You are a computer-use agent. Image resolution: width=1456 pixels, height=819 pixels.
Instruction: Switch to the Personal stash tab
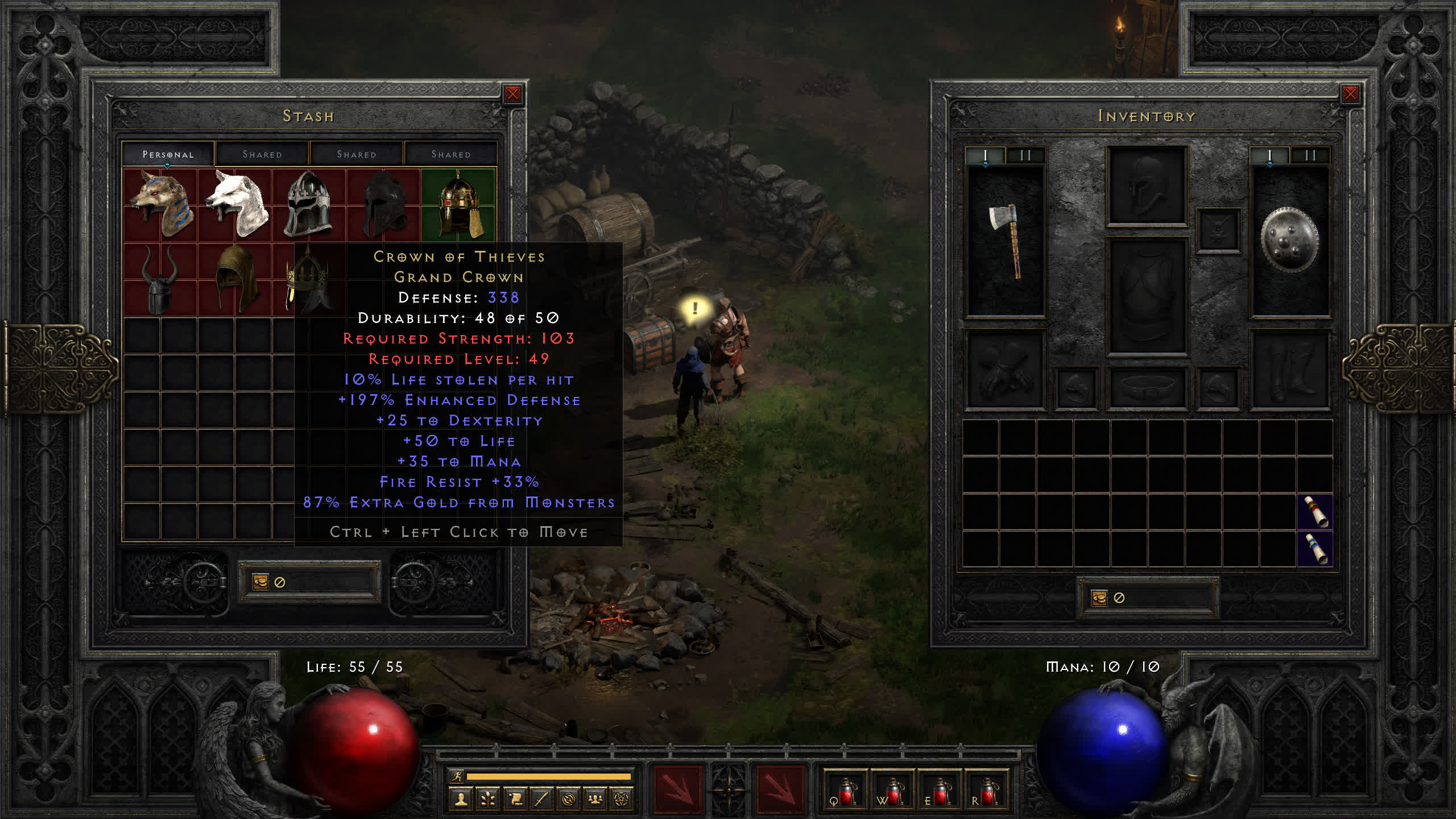(168, 154)
